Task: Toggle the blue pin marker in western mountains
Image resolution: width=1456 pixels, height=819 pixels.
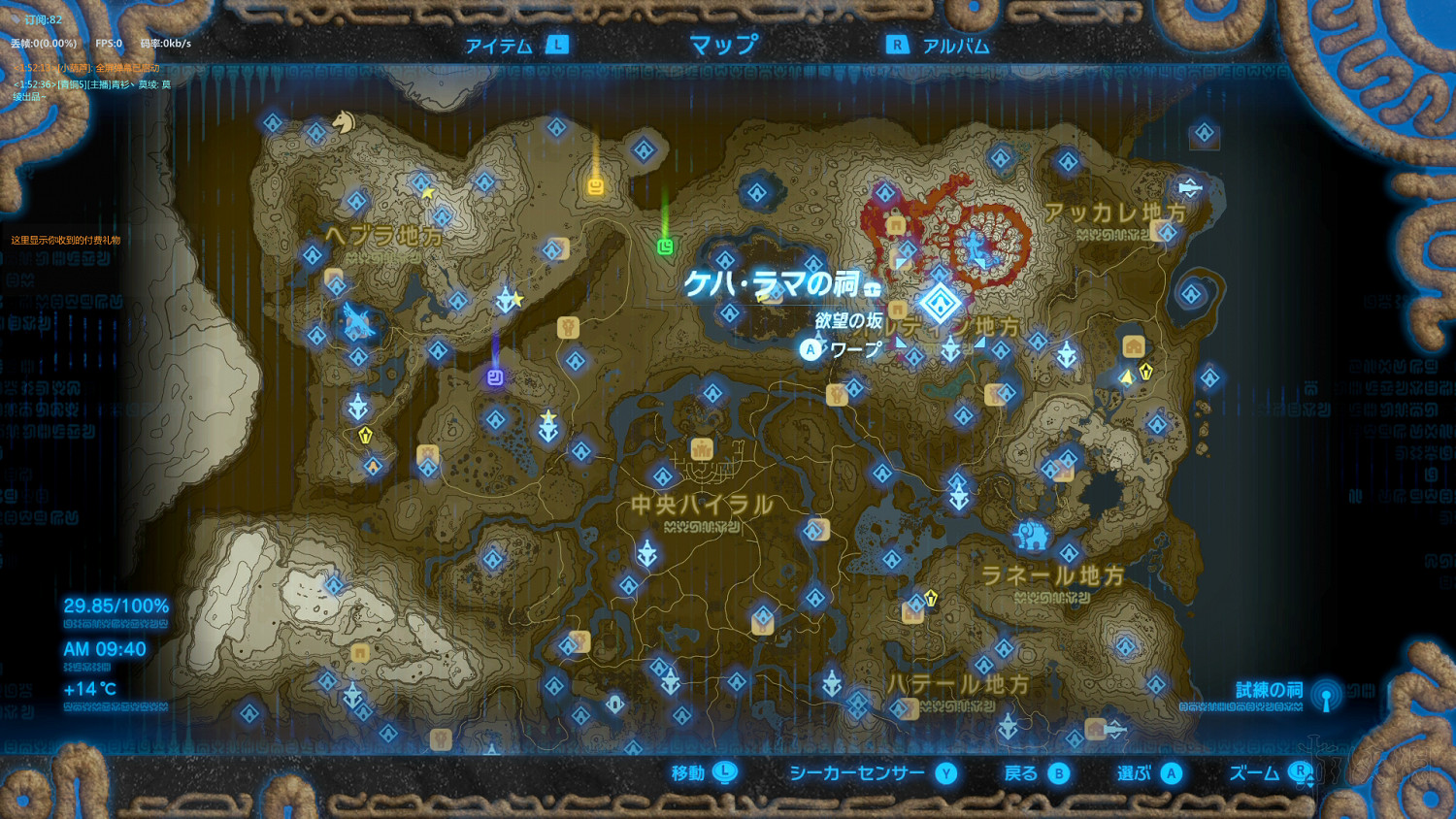Action: point(494,378)
